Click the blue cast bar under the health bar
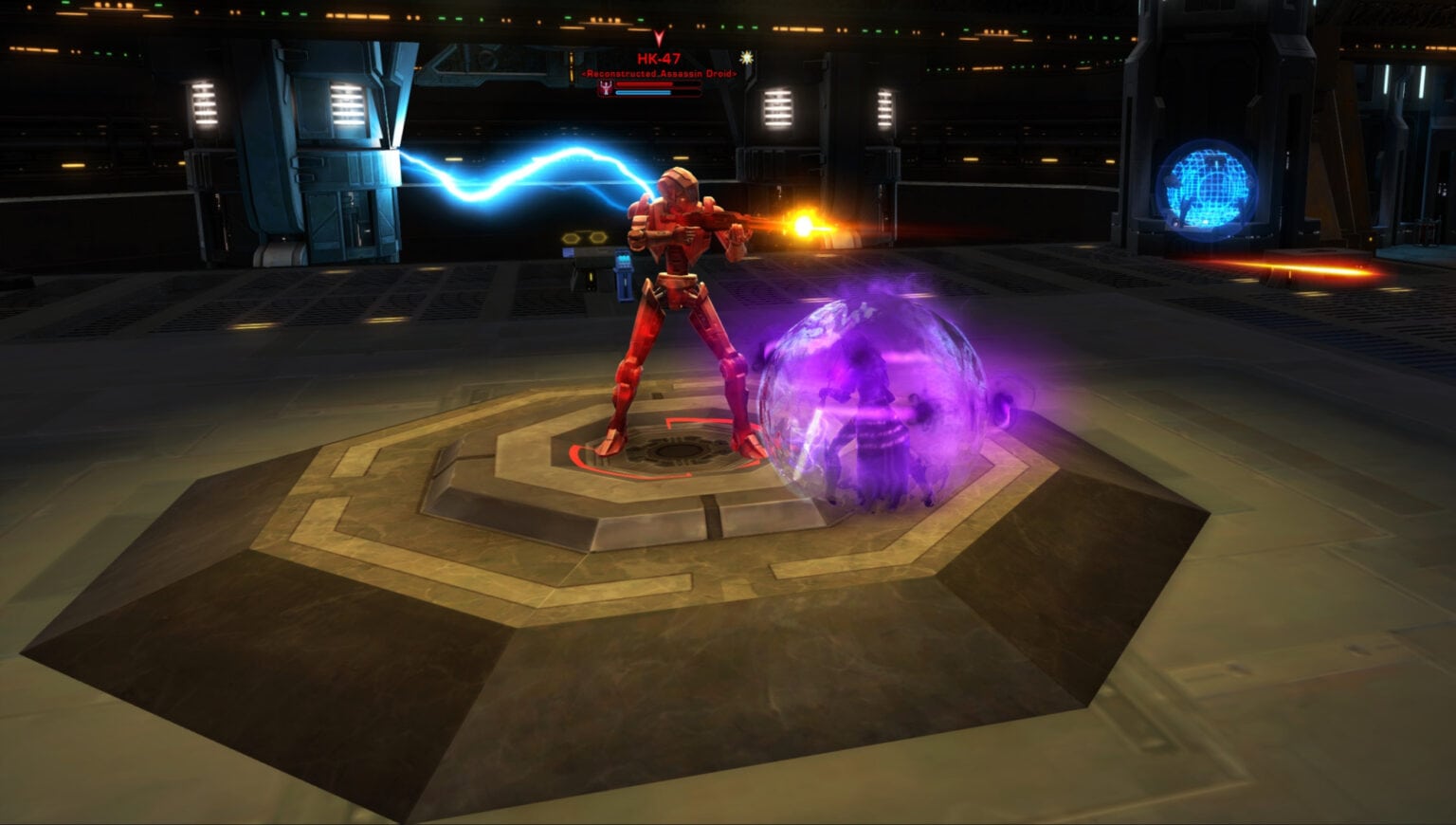The height and width of the screenshot is (825, 1456). [642, 93]
